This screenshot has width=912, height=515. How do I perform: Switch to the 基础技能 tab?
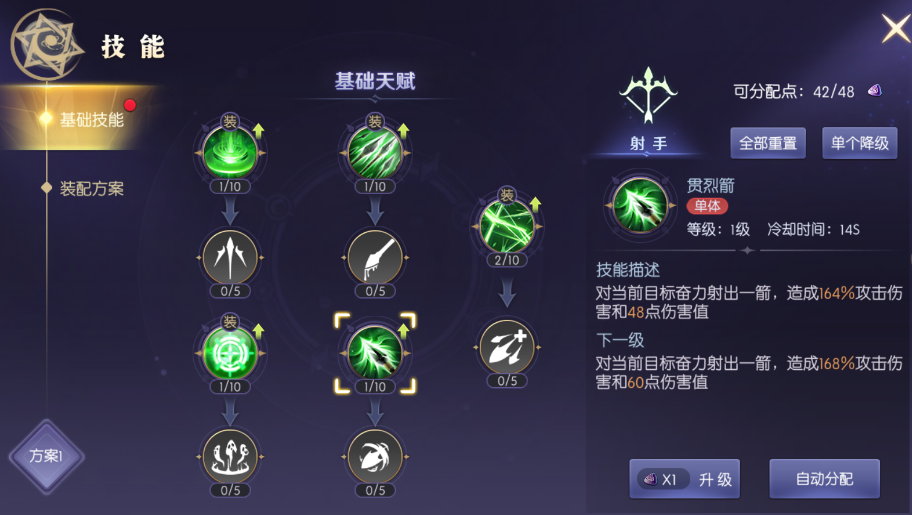[91, 119]
